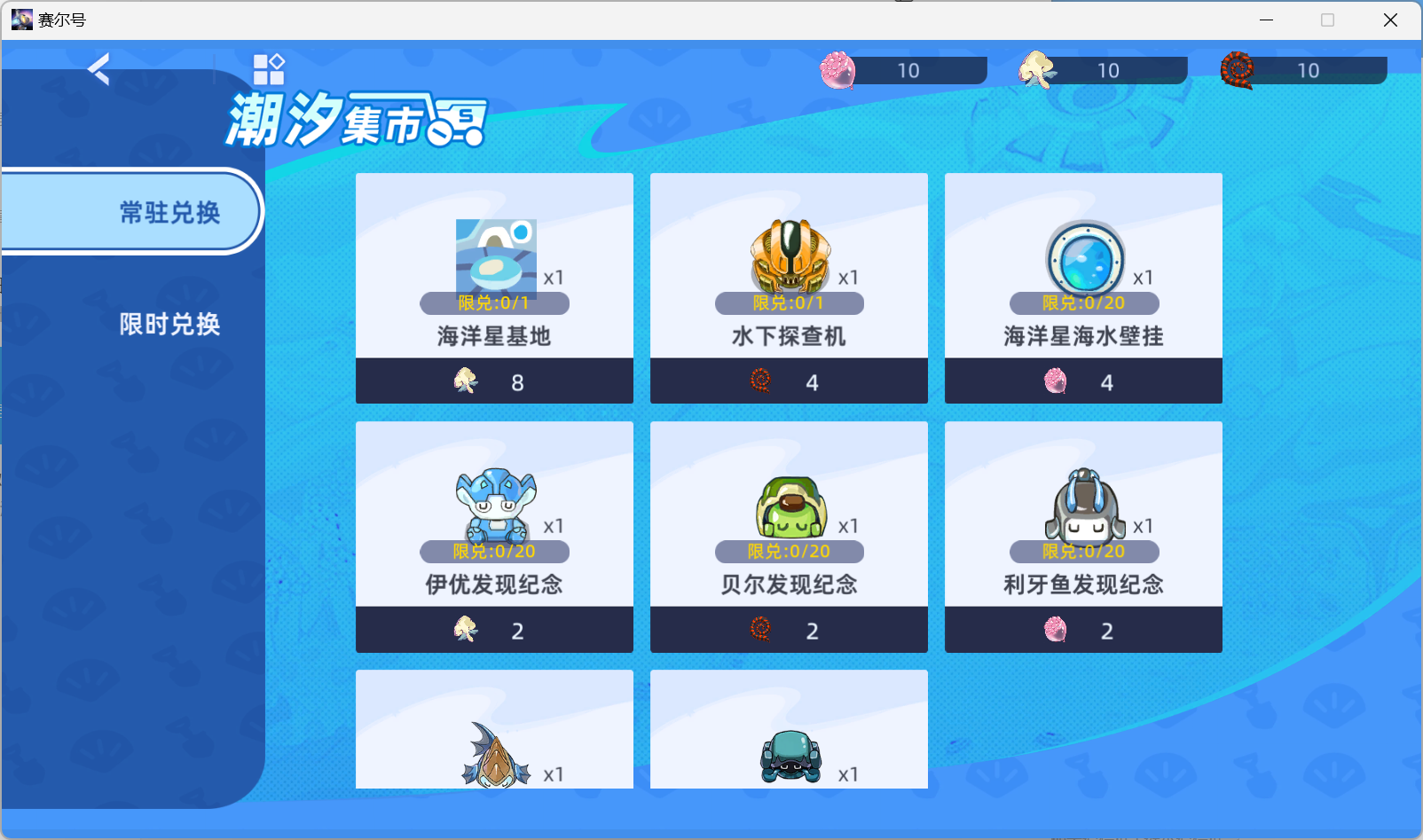1423x840 pixels.
Task: Click the 潮汐集市 banner title
Action: [355, 119]
